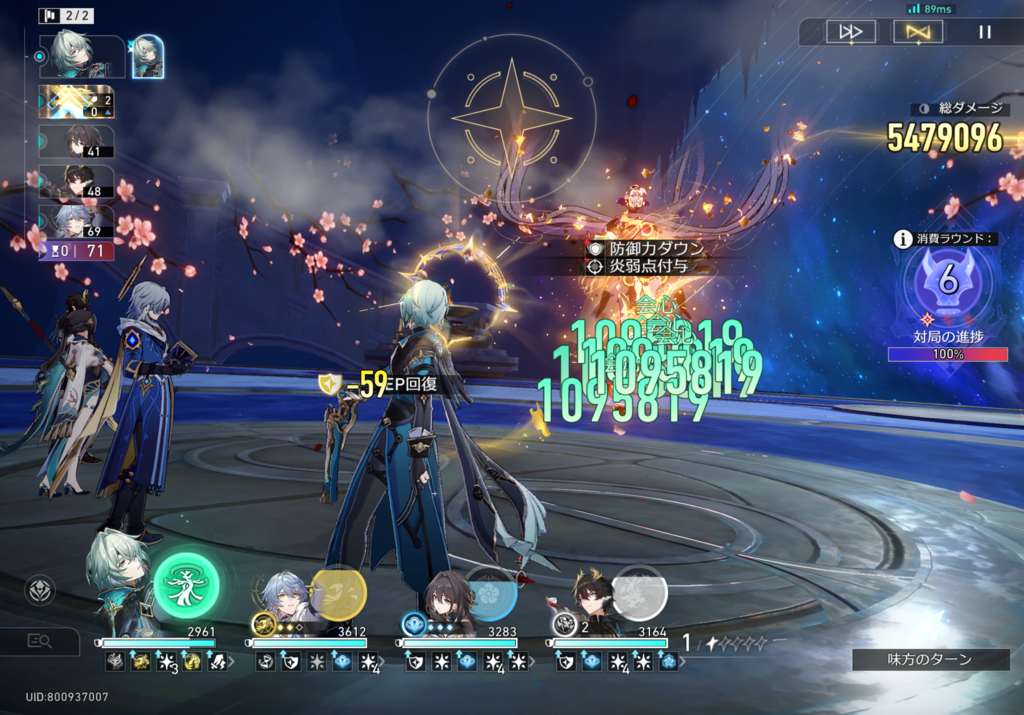
Task: Activate the blue flower ultimate
Action: (490, 593)
